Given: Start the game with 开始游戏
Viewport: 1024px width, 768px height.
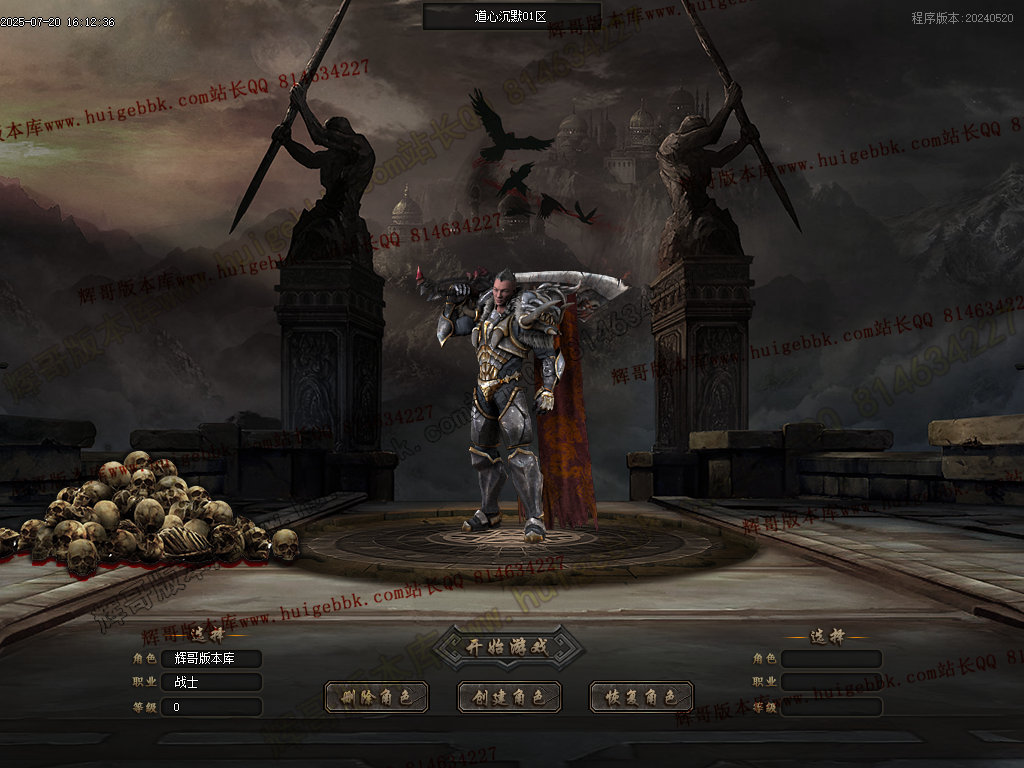Looking at the screenshot, I should click(508, 647).
